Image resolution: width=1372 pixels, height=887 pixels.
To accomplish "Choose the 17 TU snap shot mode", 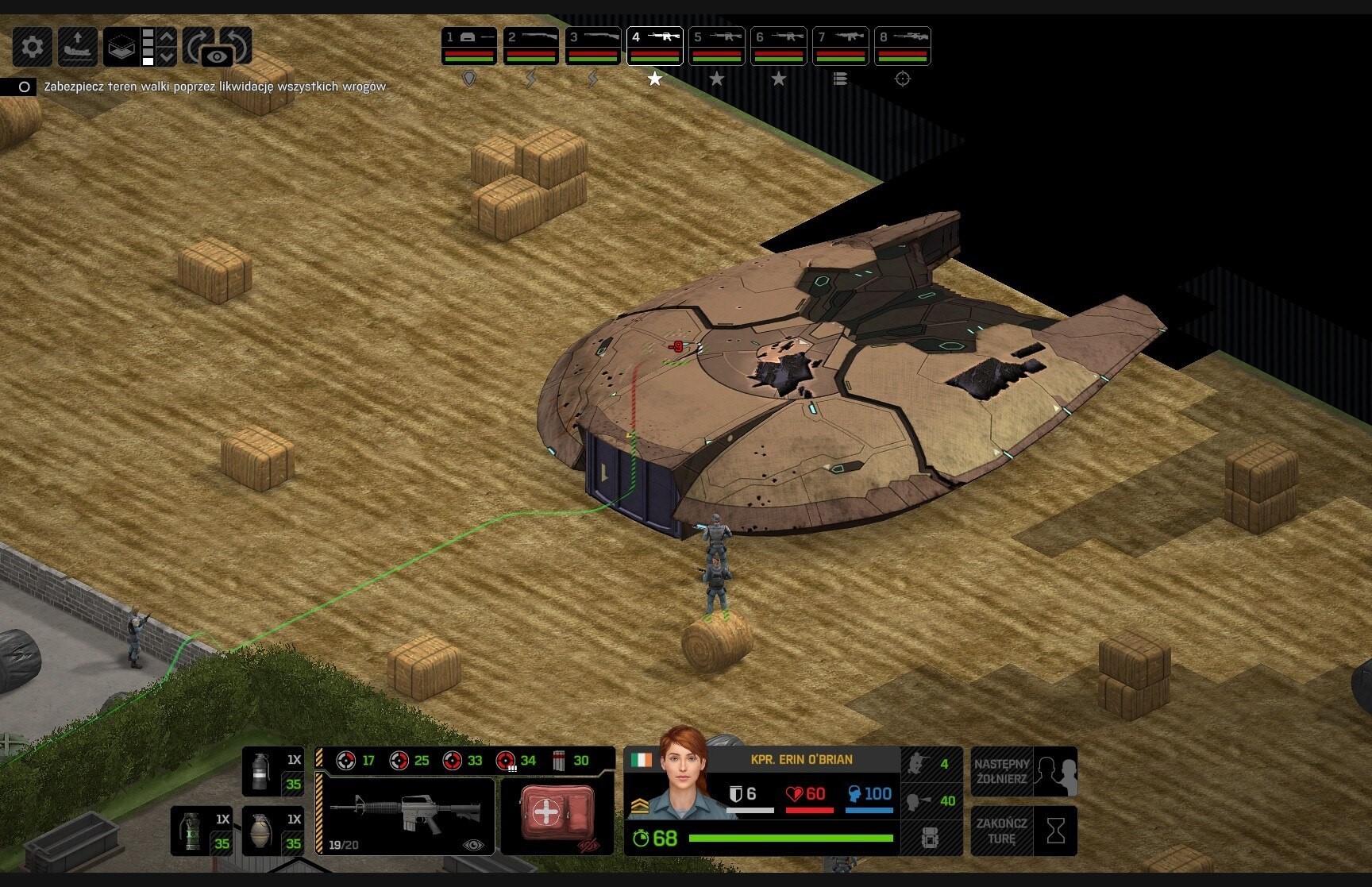I will [x=354, y=761].
